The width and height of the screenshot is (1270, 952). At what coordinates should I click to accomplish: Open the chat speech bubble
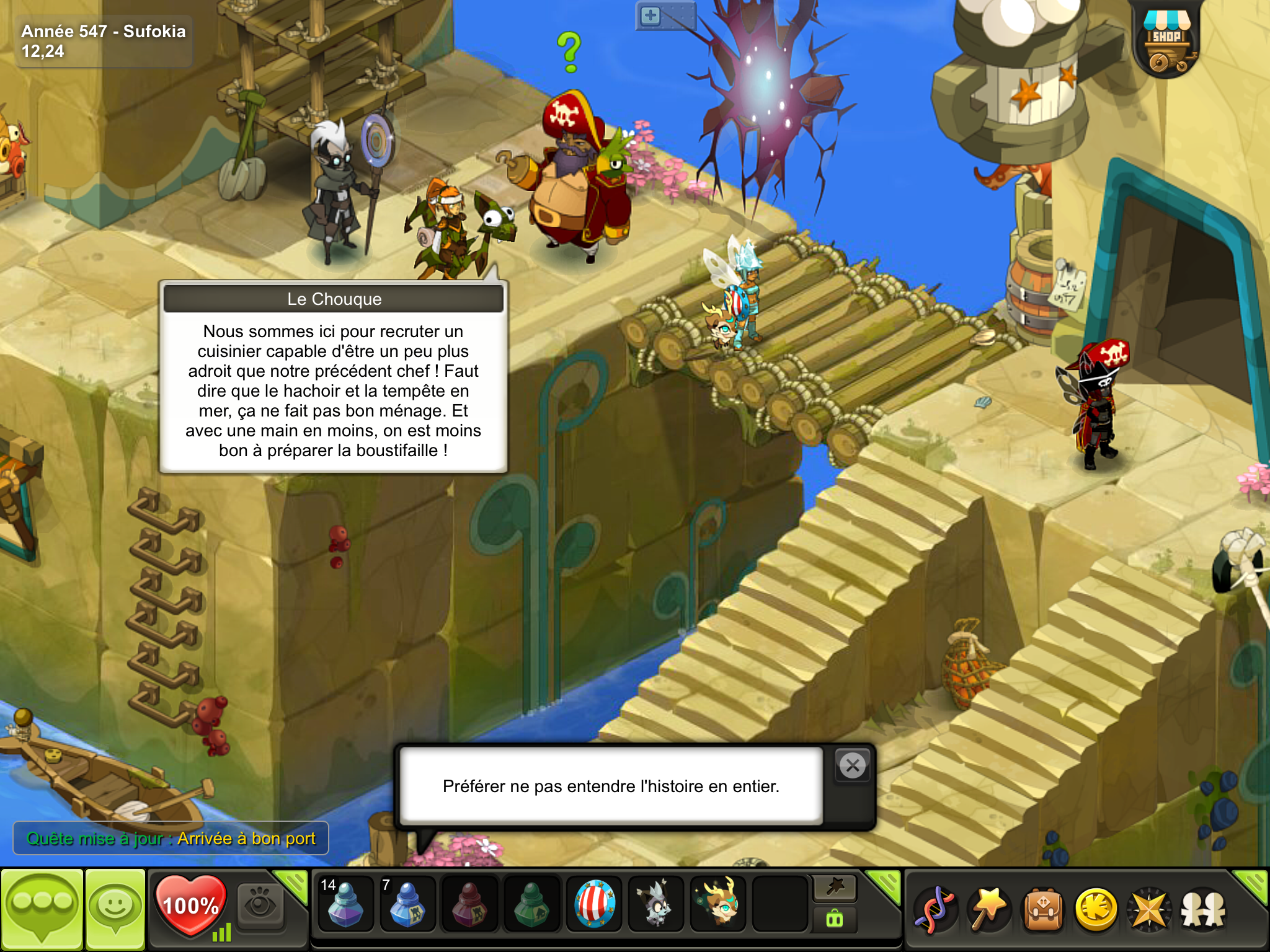42,909
